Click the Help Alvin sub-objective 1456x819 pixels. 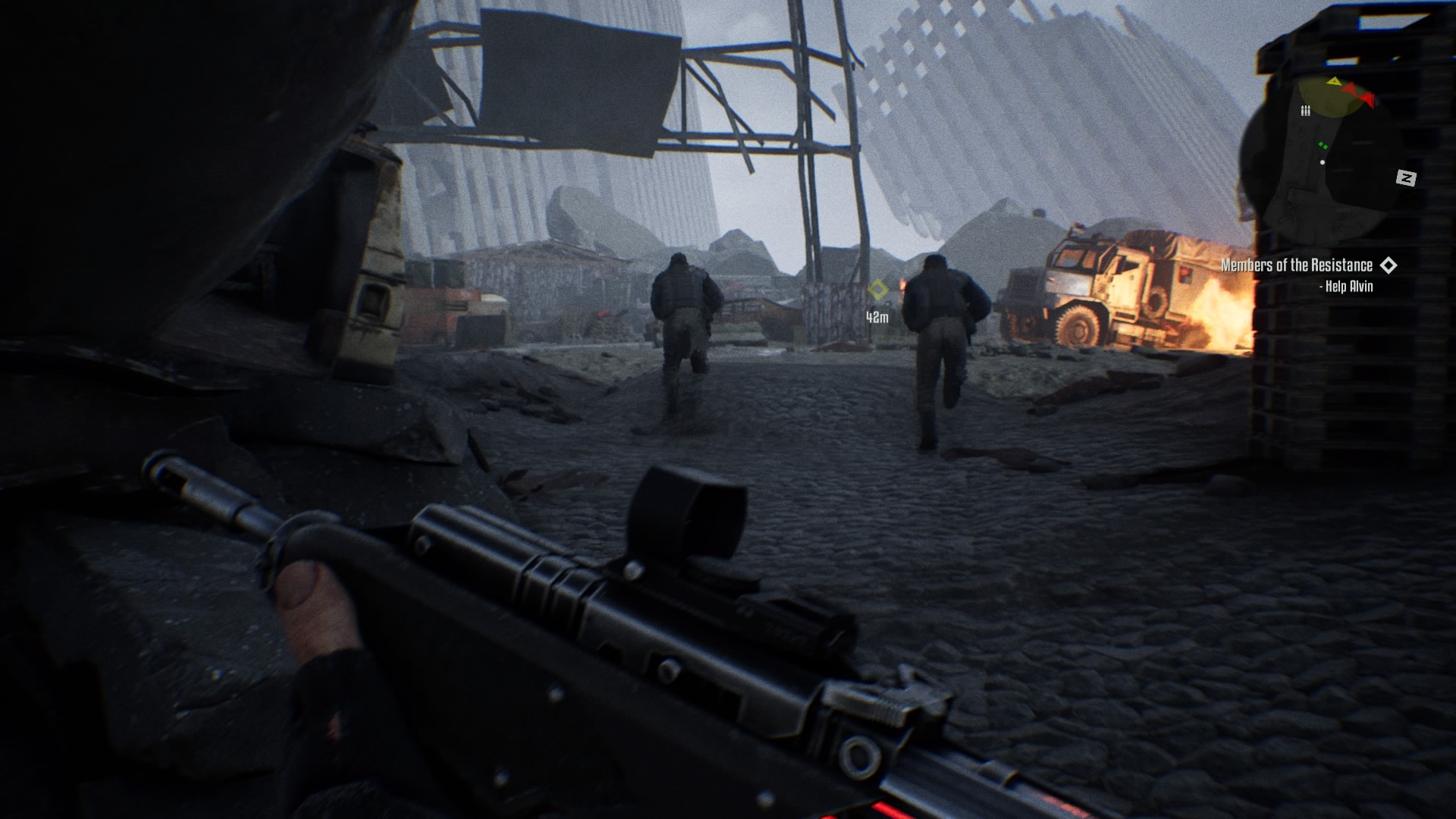click(1346, 287)
